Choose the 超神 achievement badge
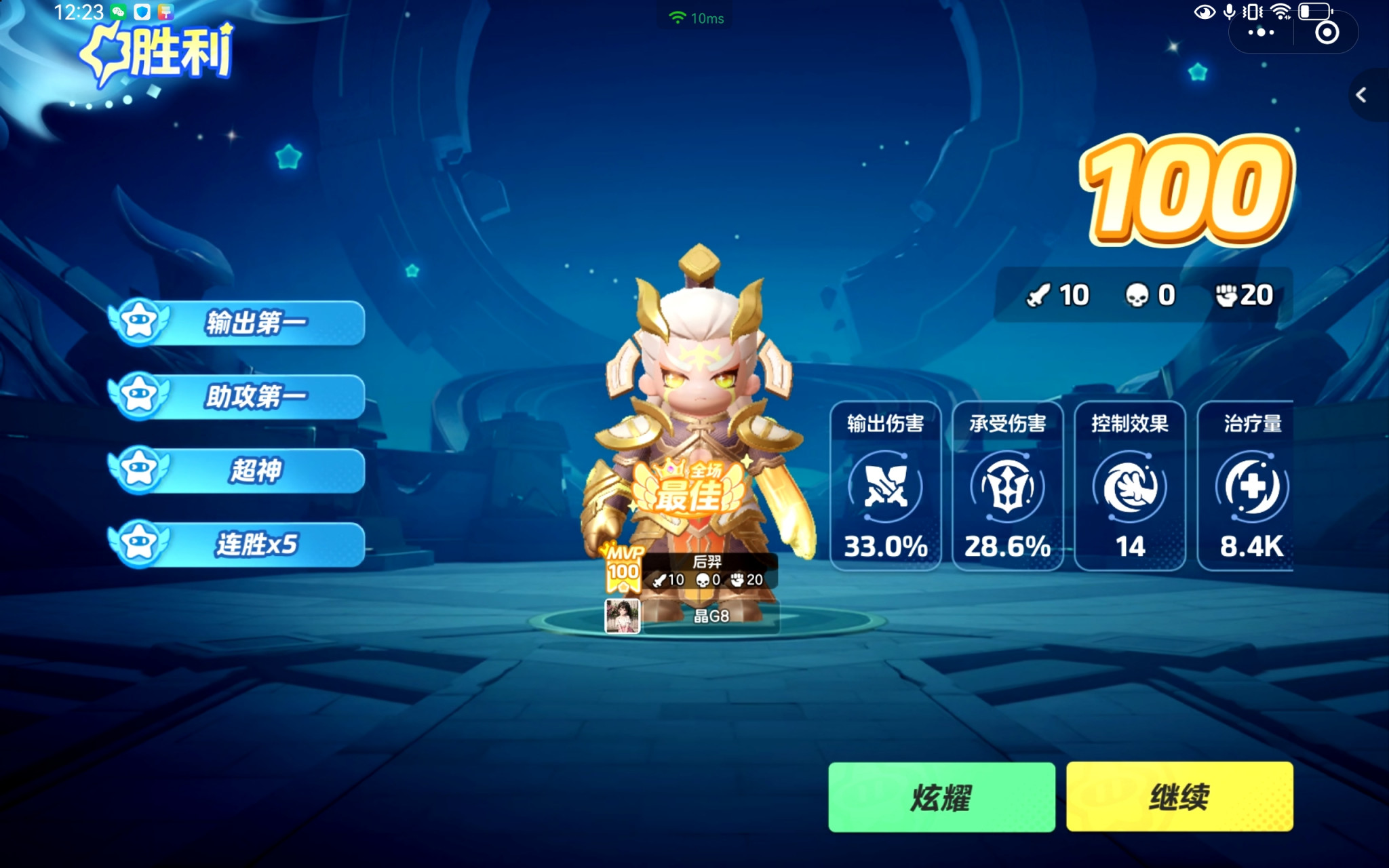The height and width of the screenshot is (868, 1389). pyautogui.click(x=237, y=471)
